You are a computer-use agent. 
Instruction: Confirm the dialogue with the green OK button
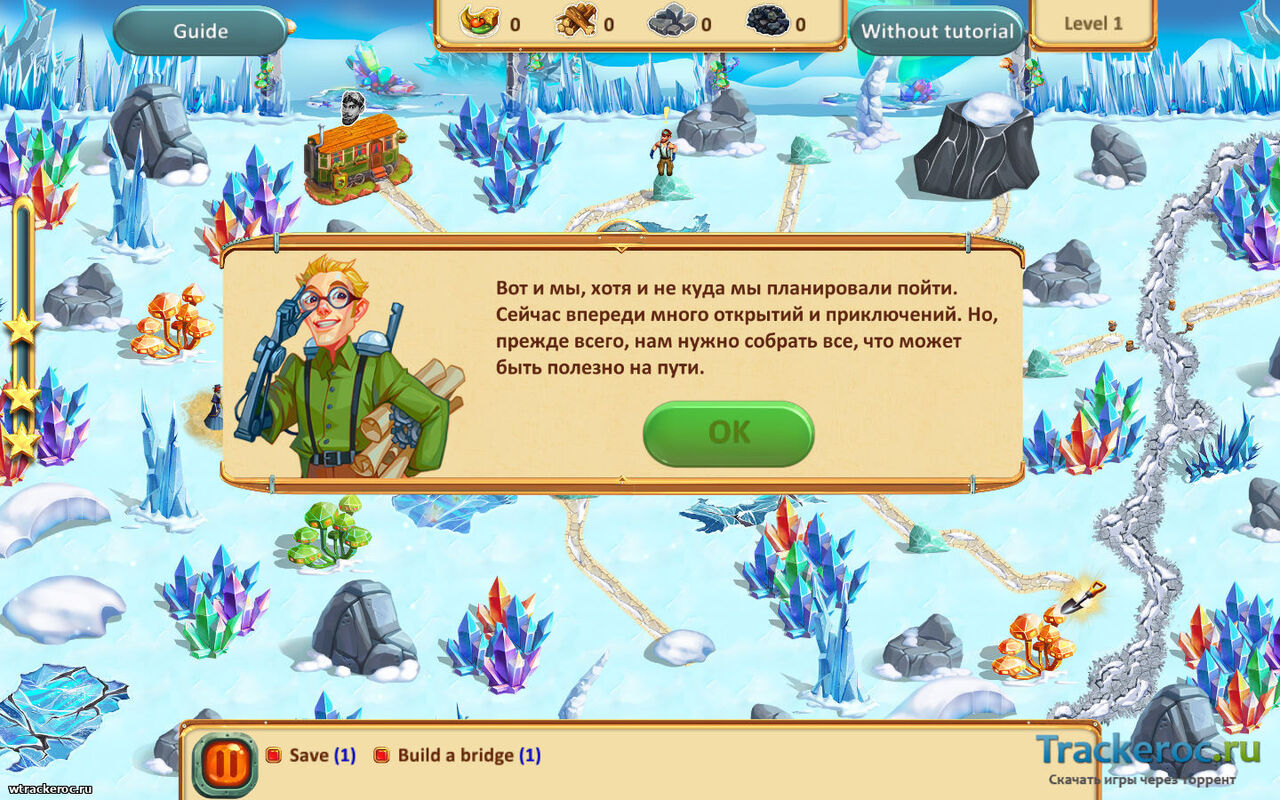pyautogui.click(x=728, y=433)
